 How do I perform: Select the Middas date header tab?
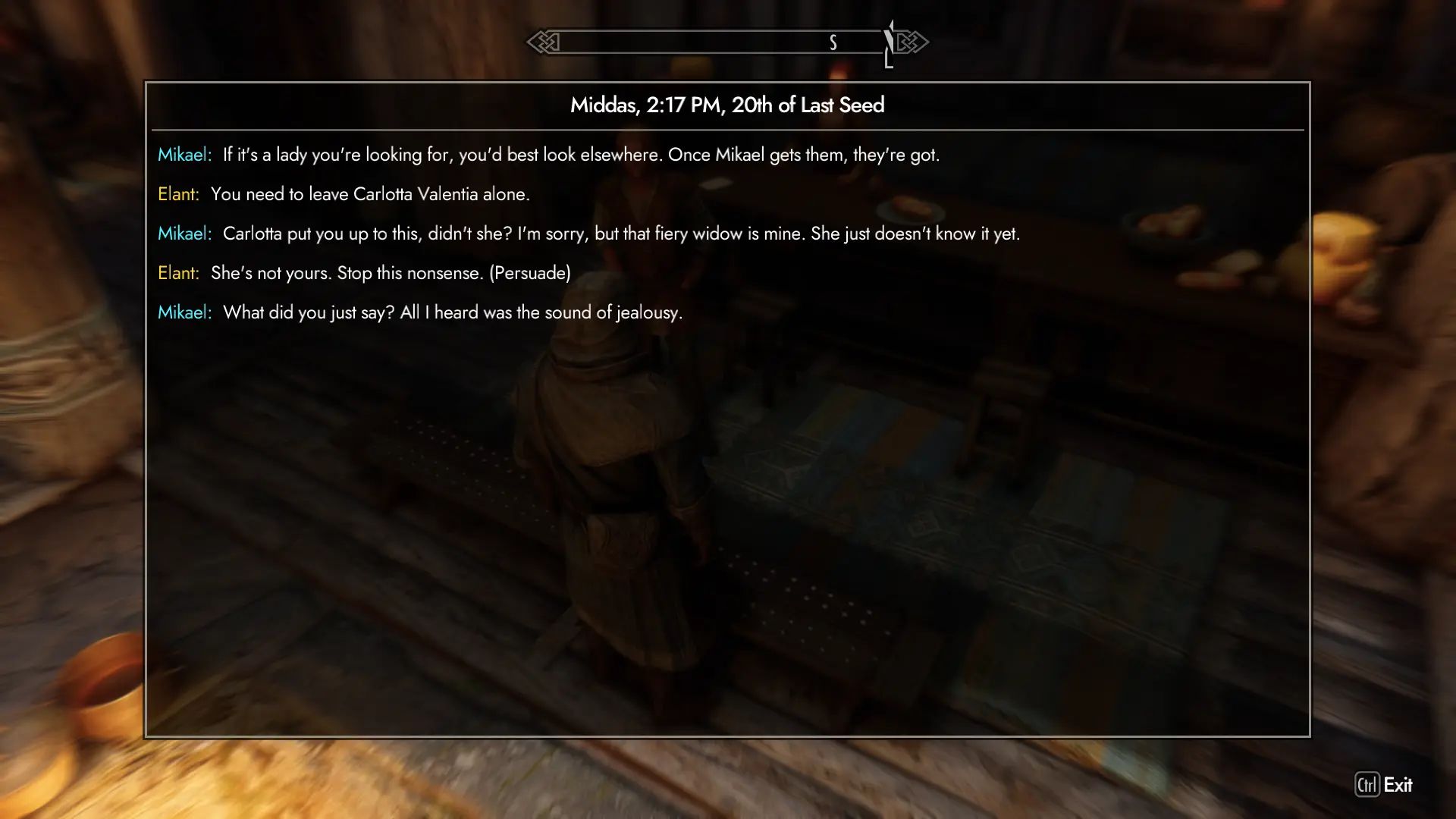(727, 105)
